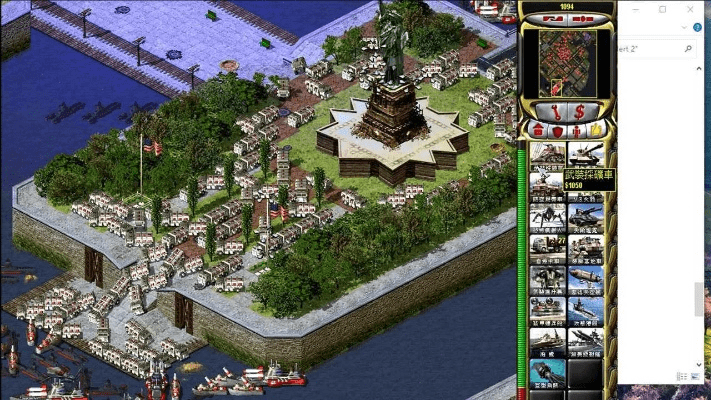The height and width of the screenshot is (400, 711).
Task: Select the spider-like terror drone cameo
Action: [547, 213]
